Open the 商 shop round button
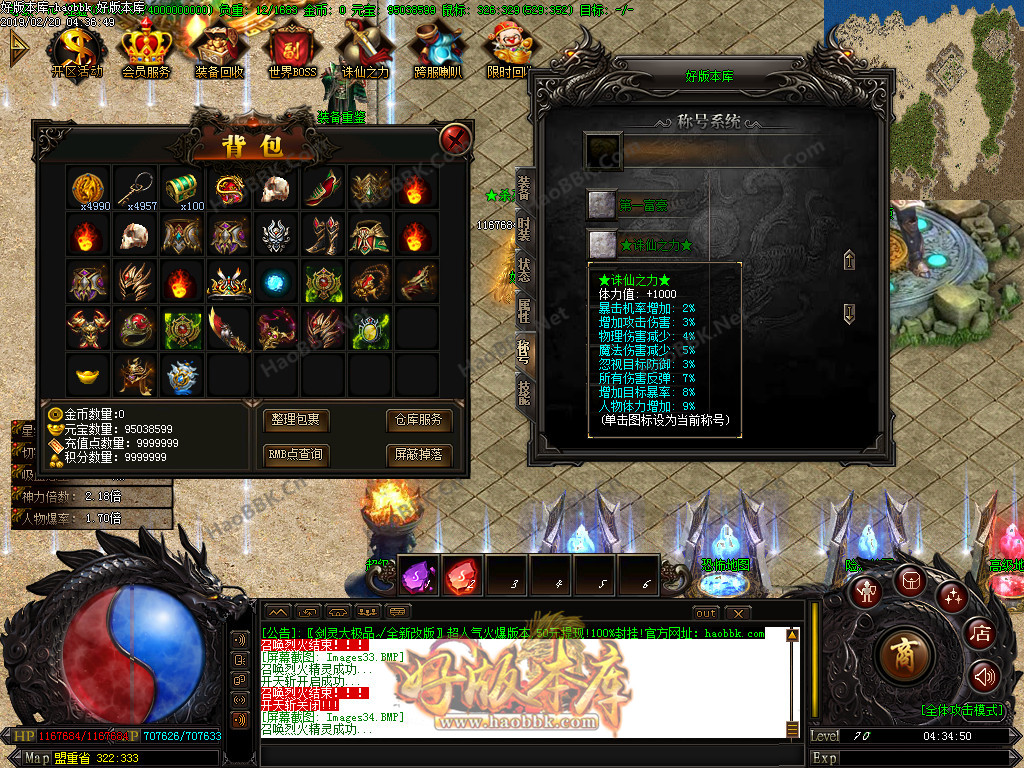The height and width of the screenshot is (768, 1024). click(x=904, y=654)
